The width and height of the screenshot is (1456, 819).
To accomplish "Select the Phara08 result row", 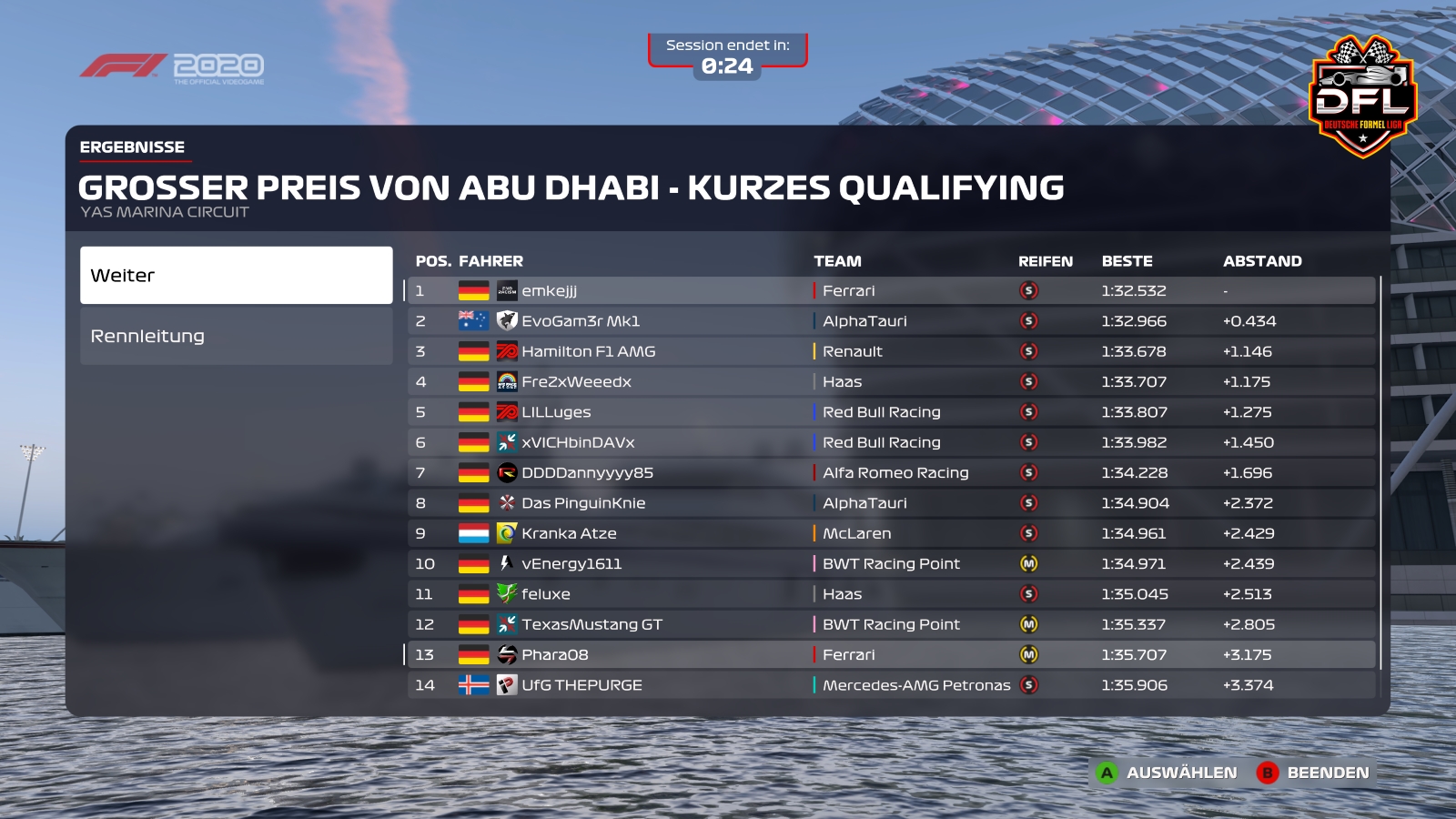I will 890,654.
